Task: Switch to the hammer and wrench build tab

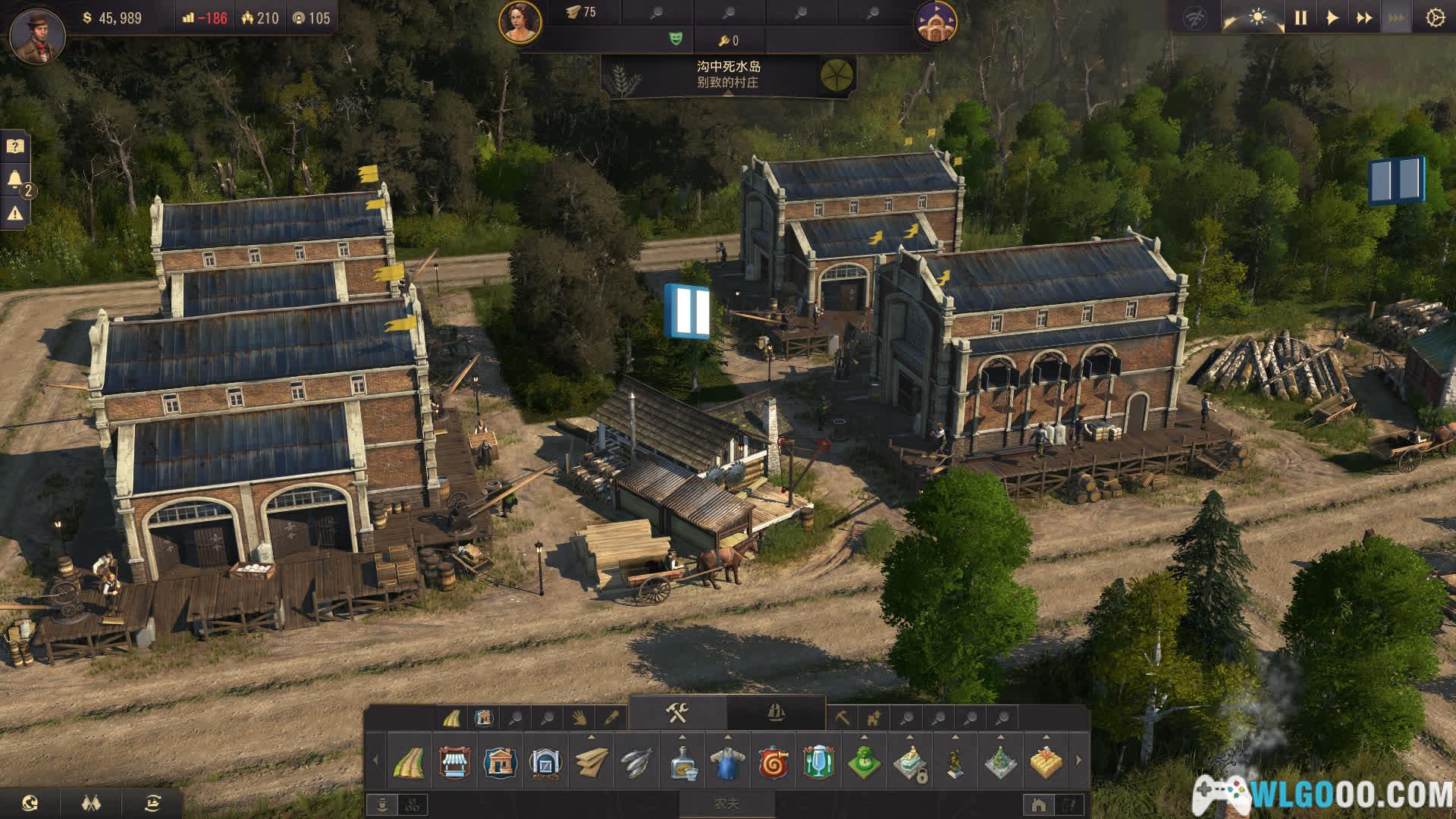Action: [677, 714]
